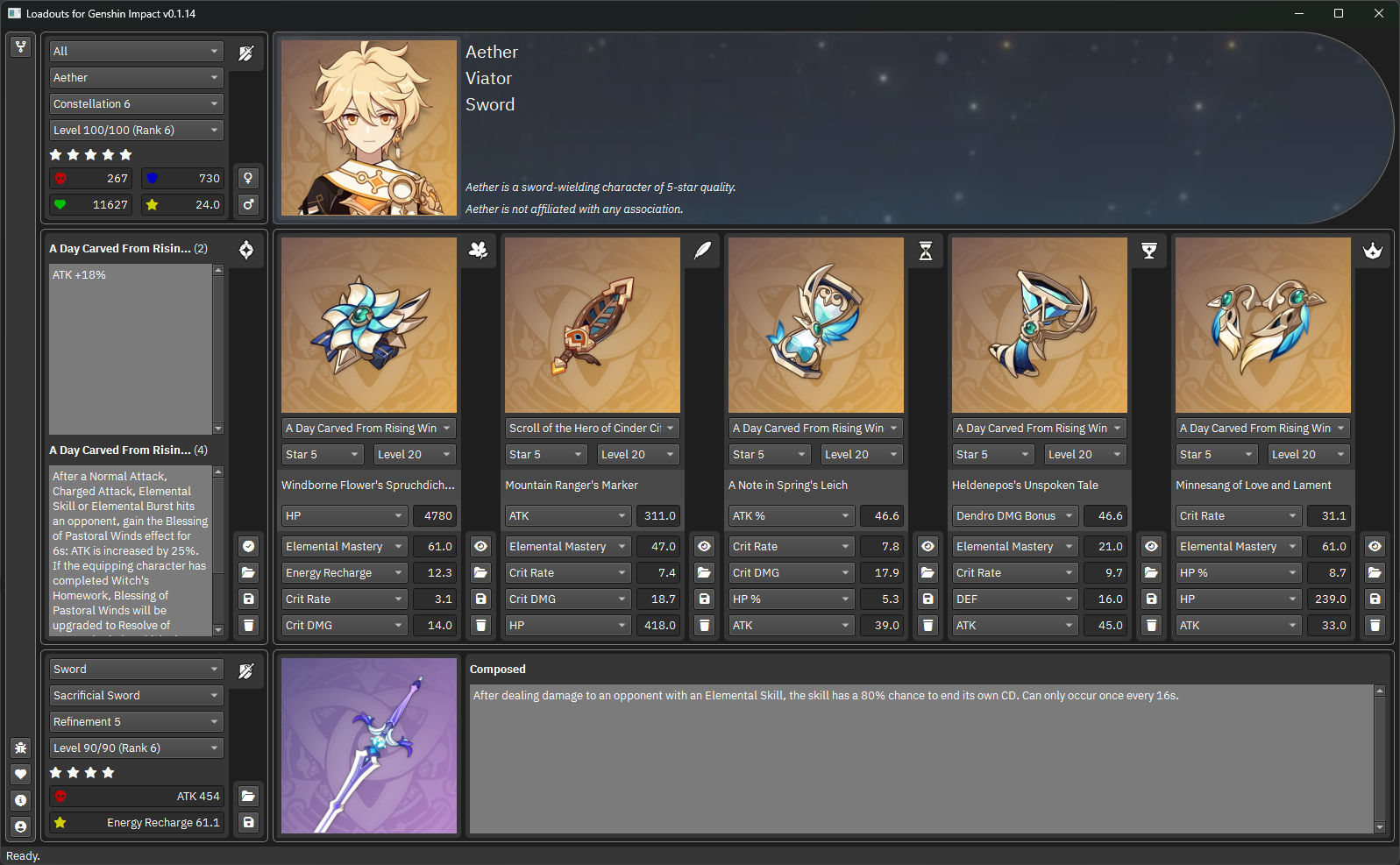This screenshot has width=1400, height=865.
Task: Click the Sacrificial Sword thumbnail
Action: (x=369, y=746)
